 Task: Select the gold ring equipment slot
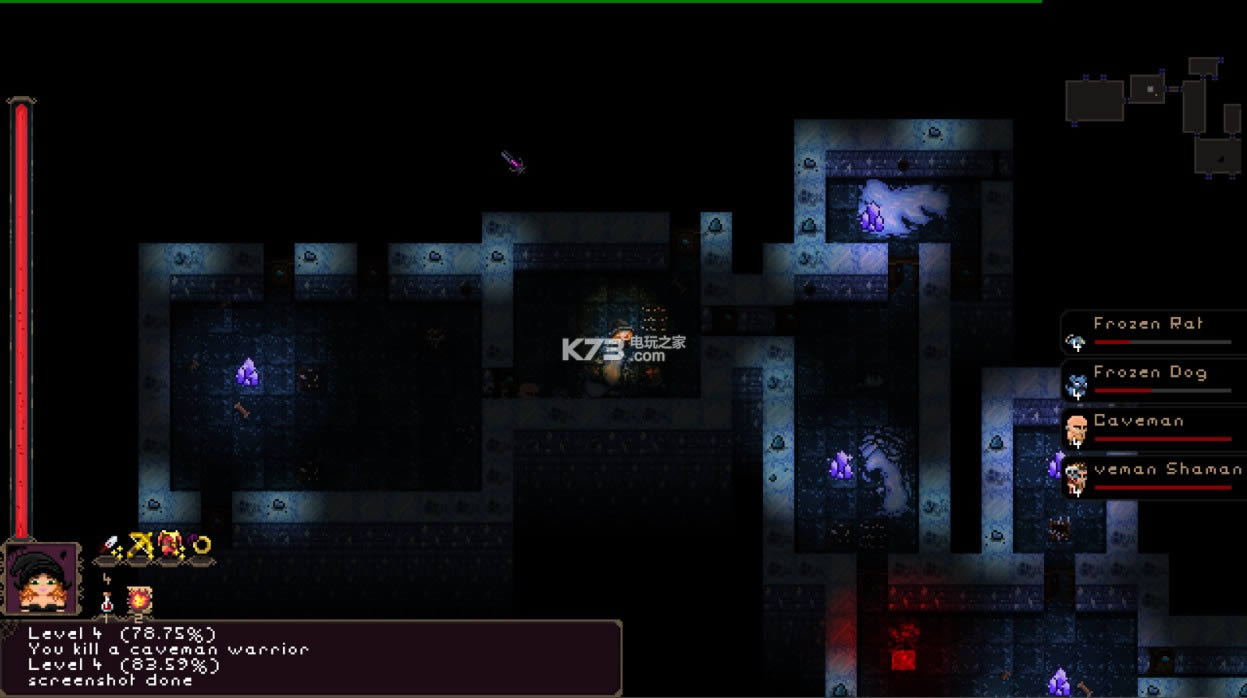(x=200, y=545)
